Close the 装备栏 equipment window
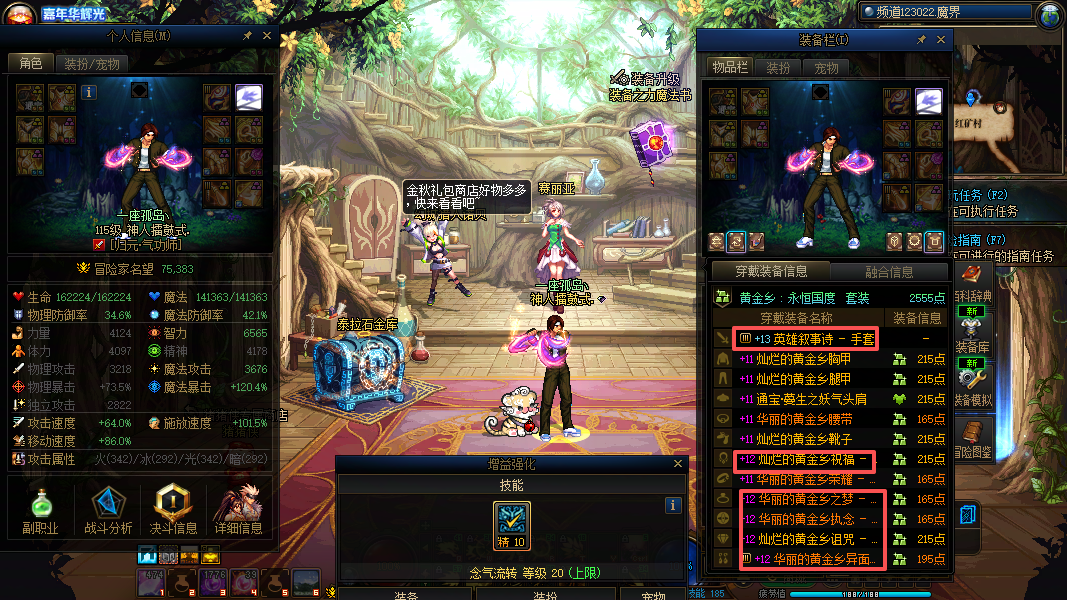 [941, 40]
